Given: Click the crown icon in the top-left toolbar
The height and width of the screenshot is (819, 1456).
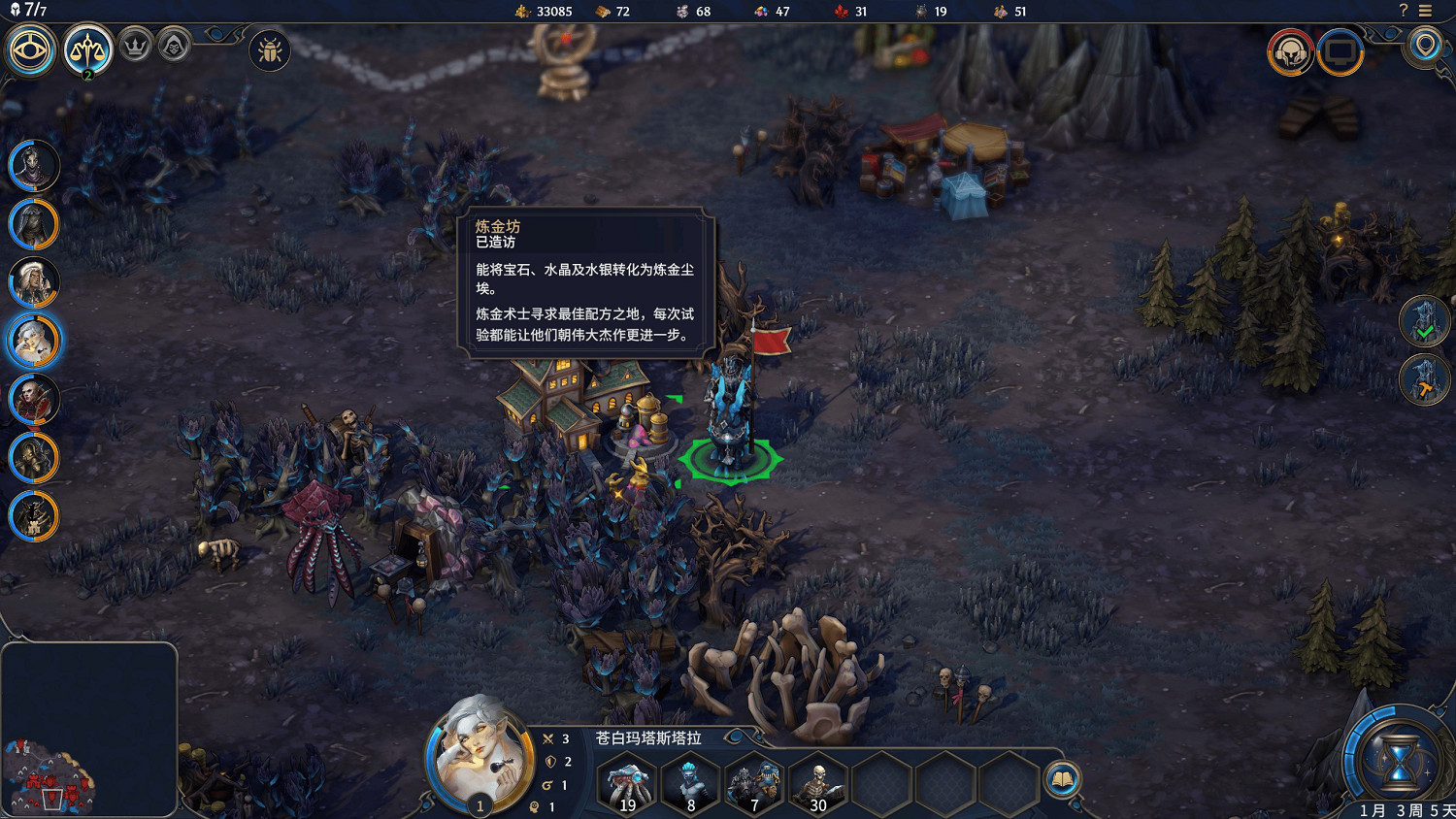Looking at the screenshot, I should [x=136, y=46].
